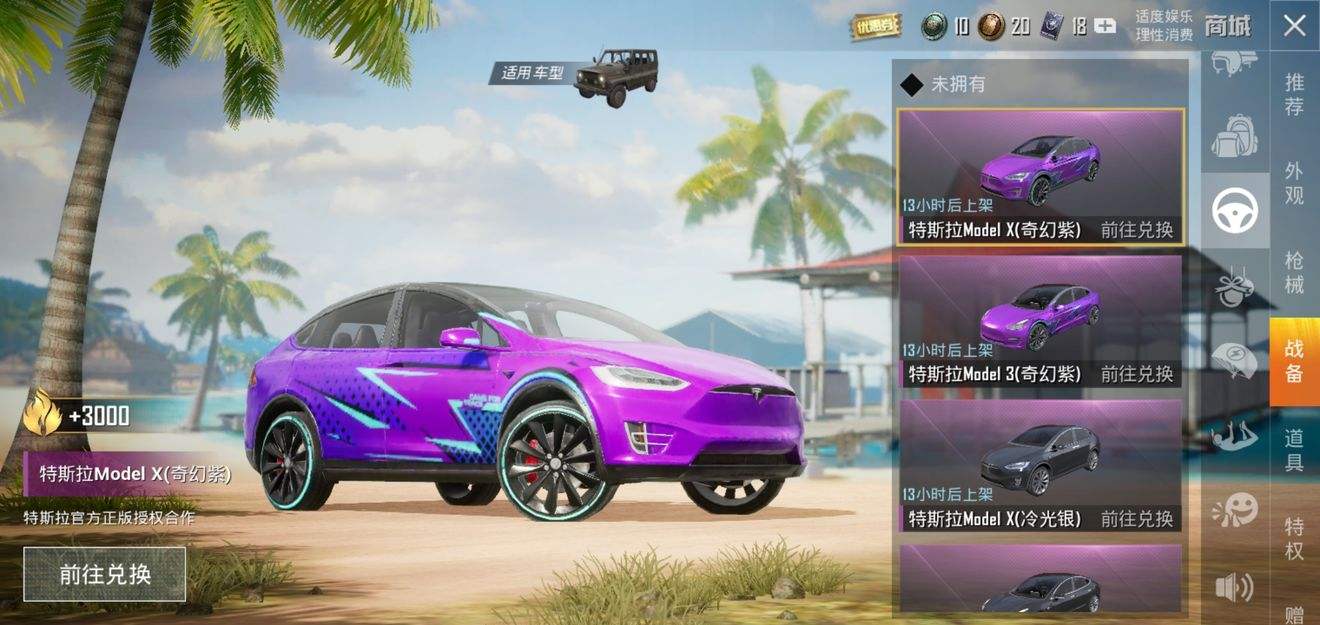Select the 特斯拉Model X(奇幻紫) listing

[1040, 177]
